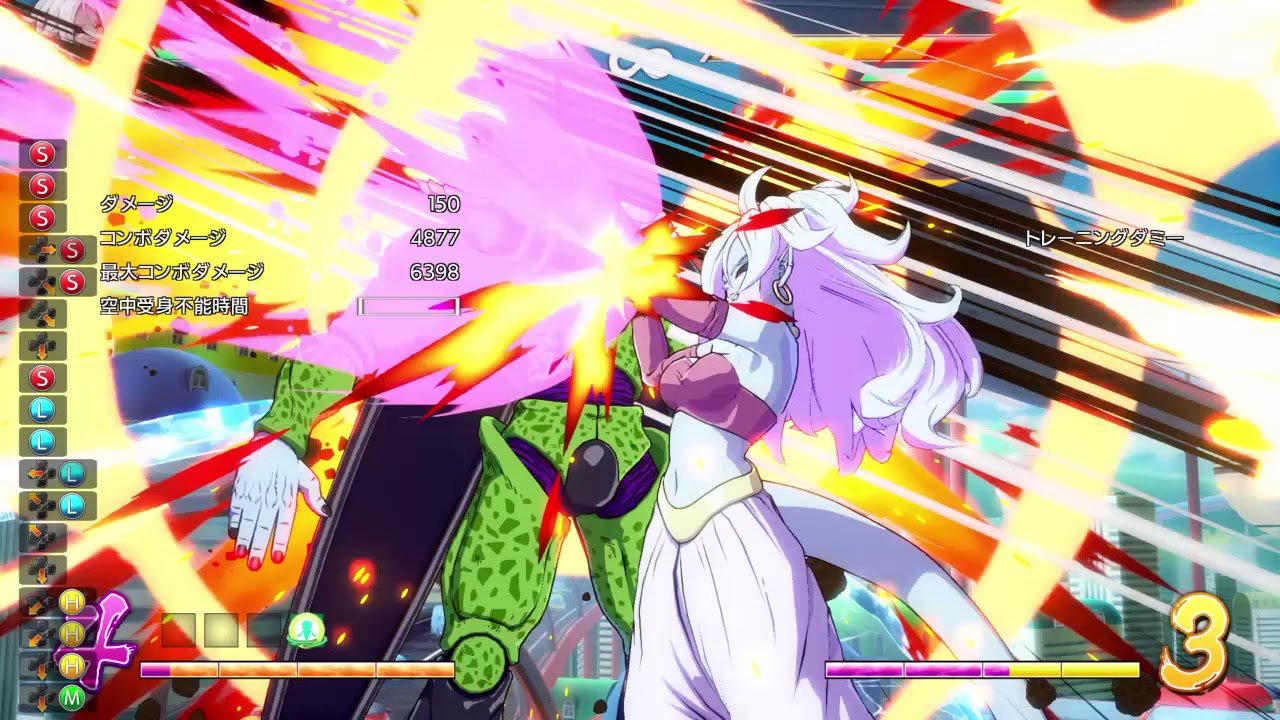Select the green Z-assist character portrait icon
The image size is (1280, 720).
307,630
